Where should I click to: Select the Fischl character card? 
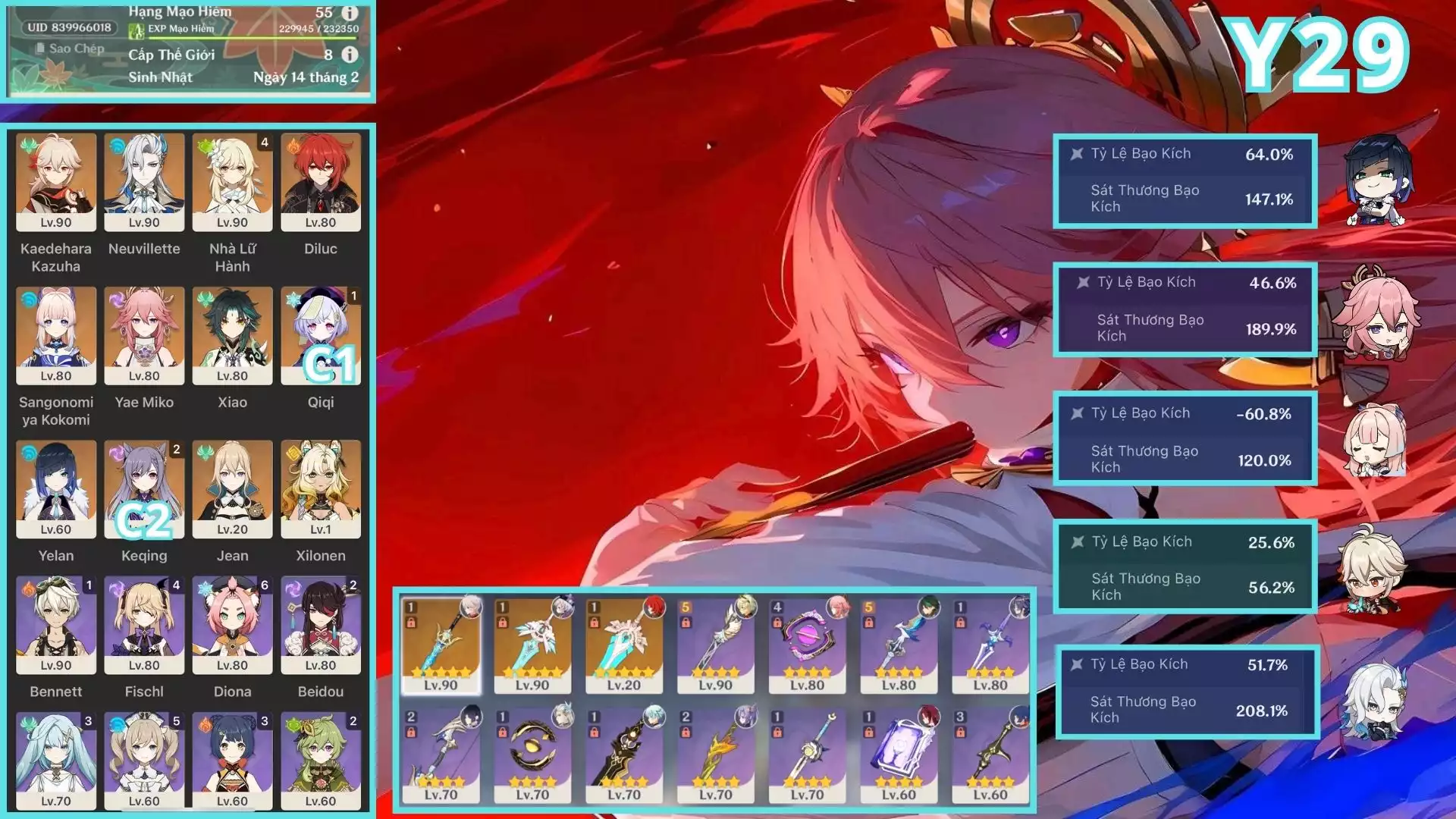point(144,625)
